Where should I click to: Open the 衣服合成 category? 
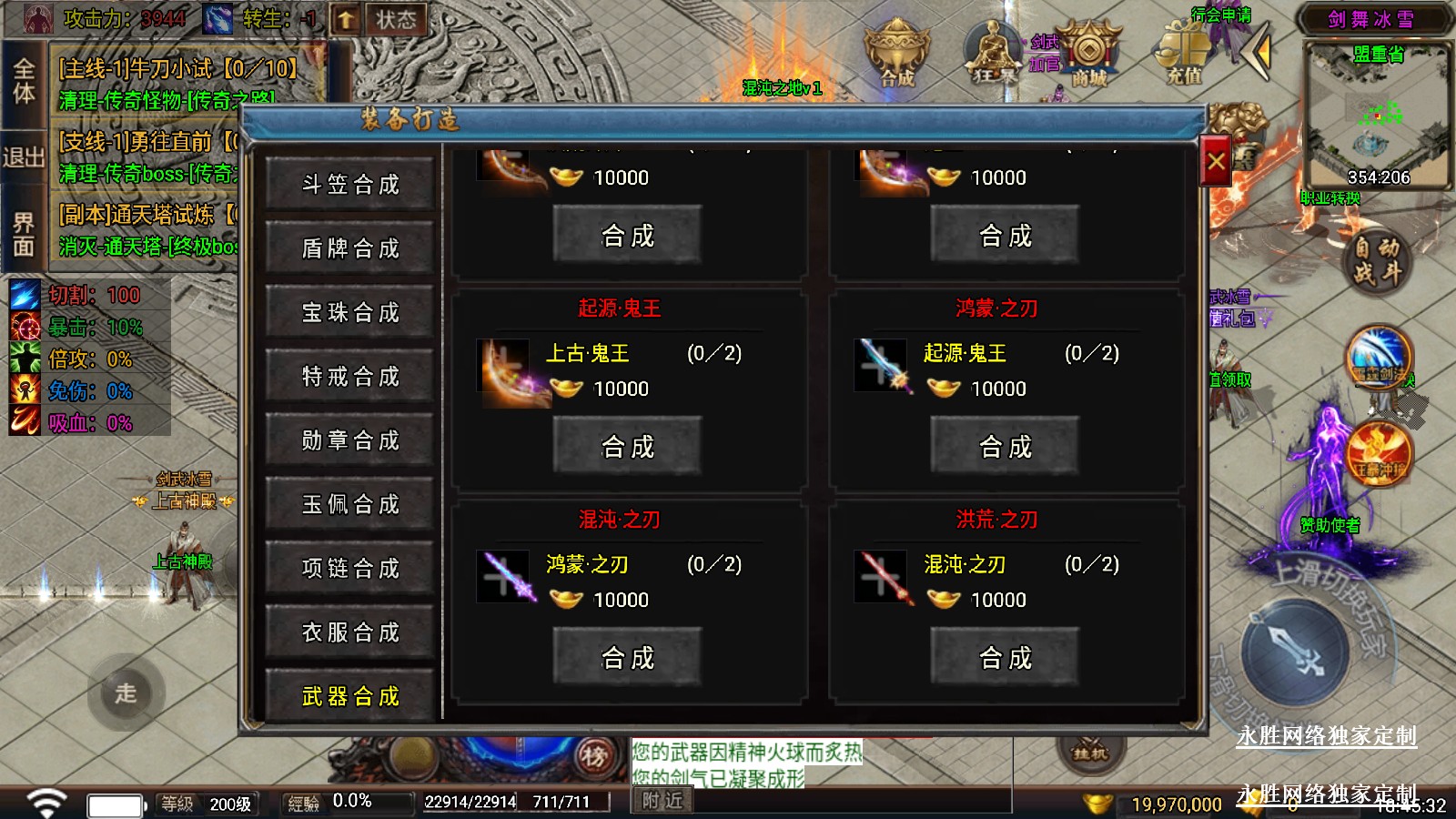point(350,632)
